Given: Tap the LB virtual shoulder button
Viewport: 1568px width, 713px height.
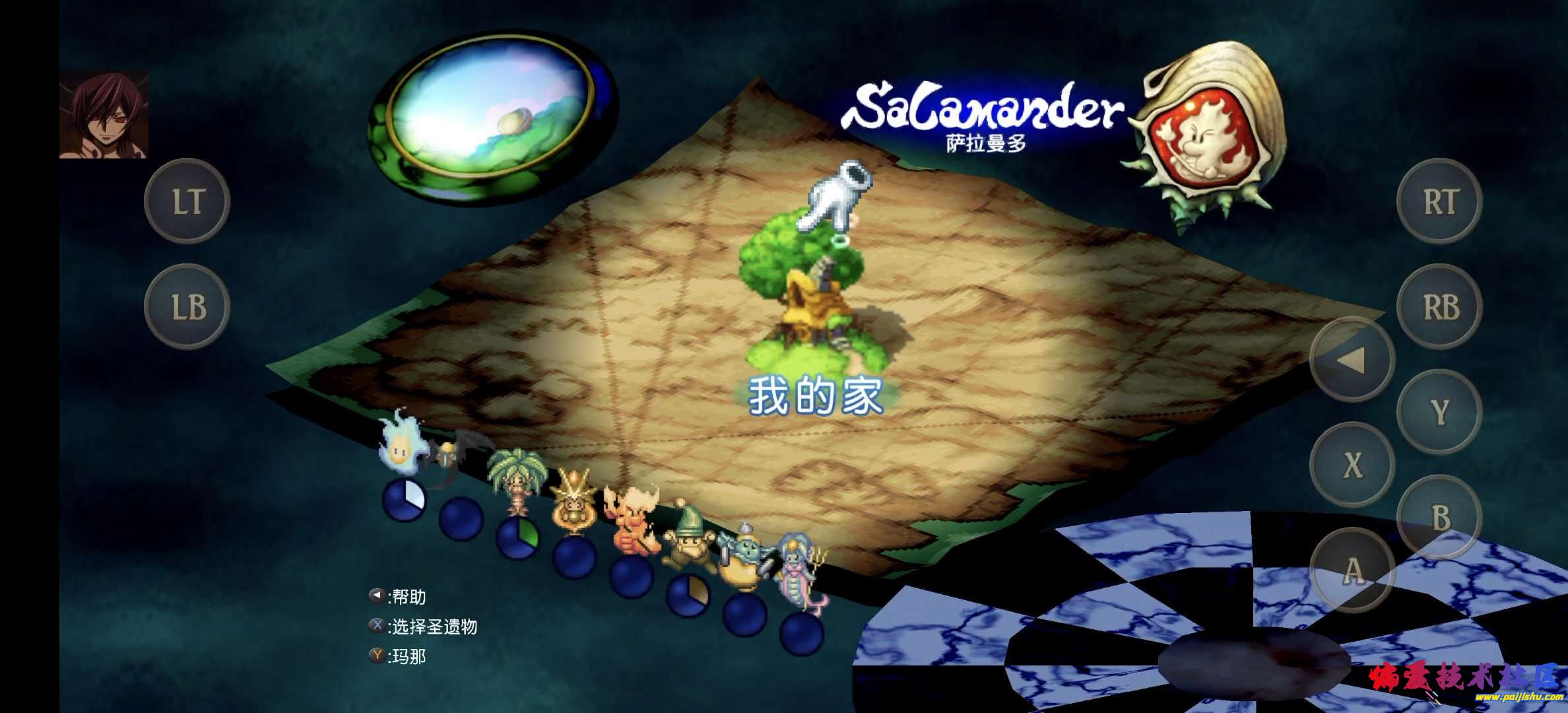Looking at the screenshot, I should (187, 307).
